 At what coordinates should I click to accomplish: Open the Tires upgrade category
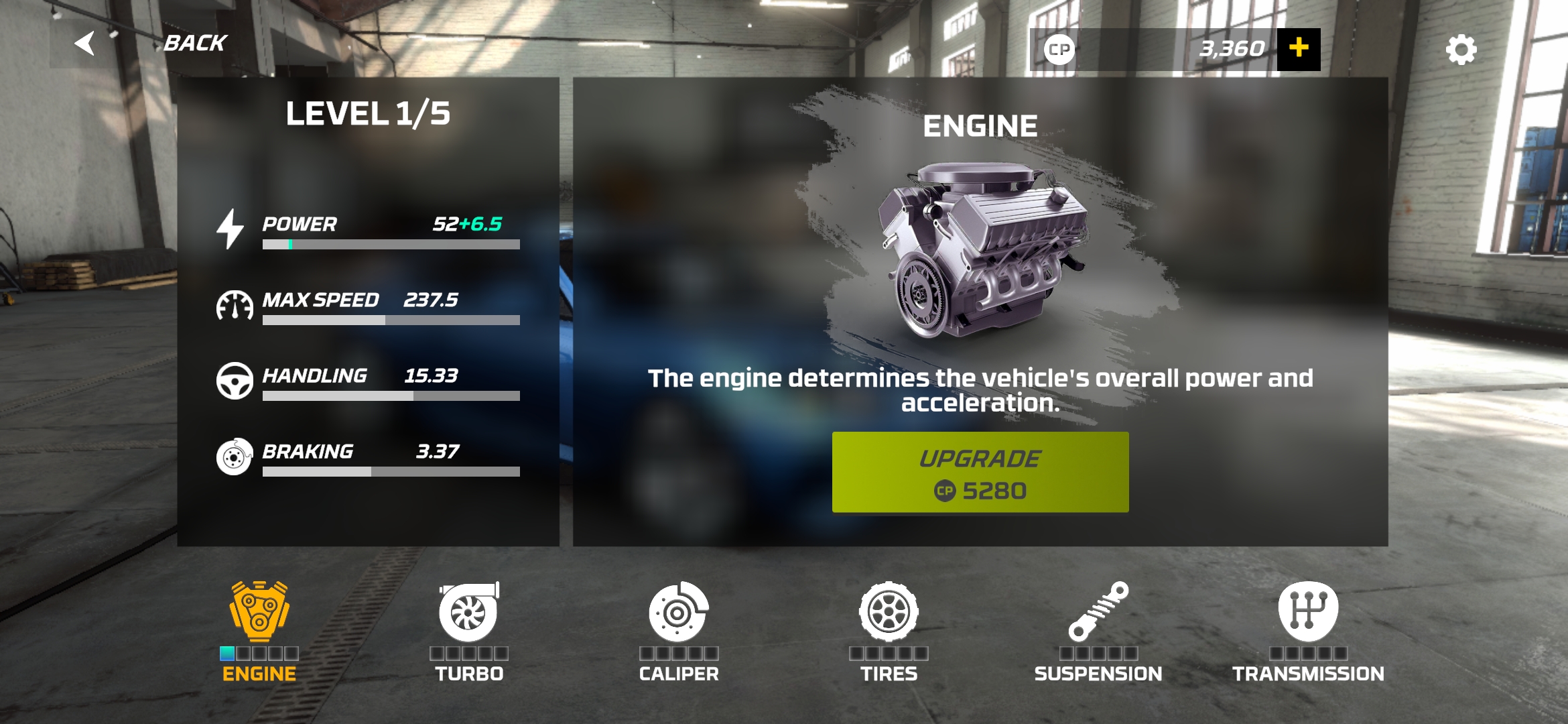tap(889, 630)
